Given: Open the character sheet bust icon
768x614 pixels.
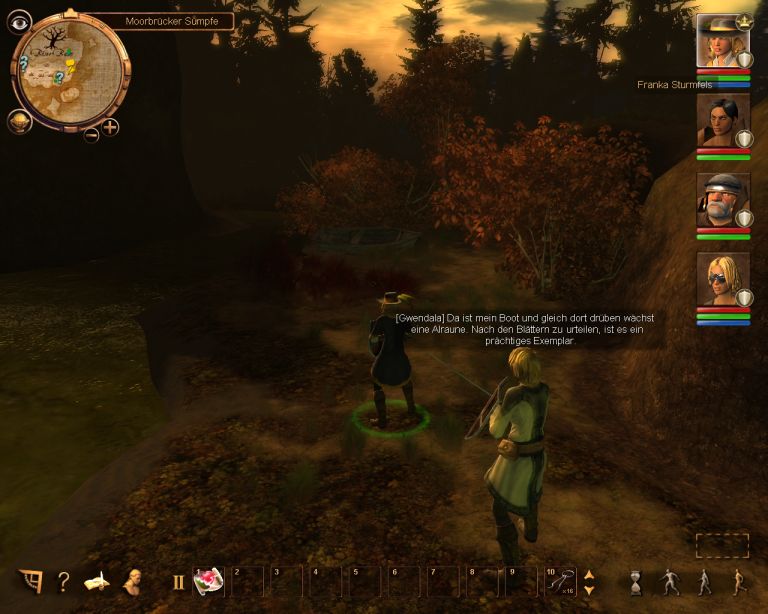Looking at the screenshot, I should (x=132, y=581).
